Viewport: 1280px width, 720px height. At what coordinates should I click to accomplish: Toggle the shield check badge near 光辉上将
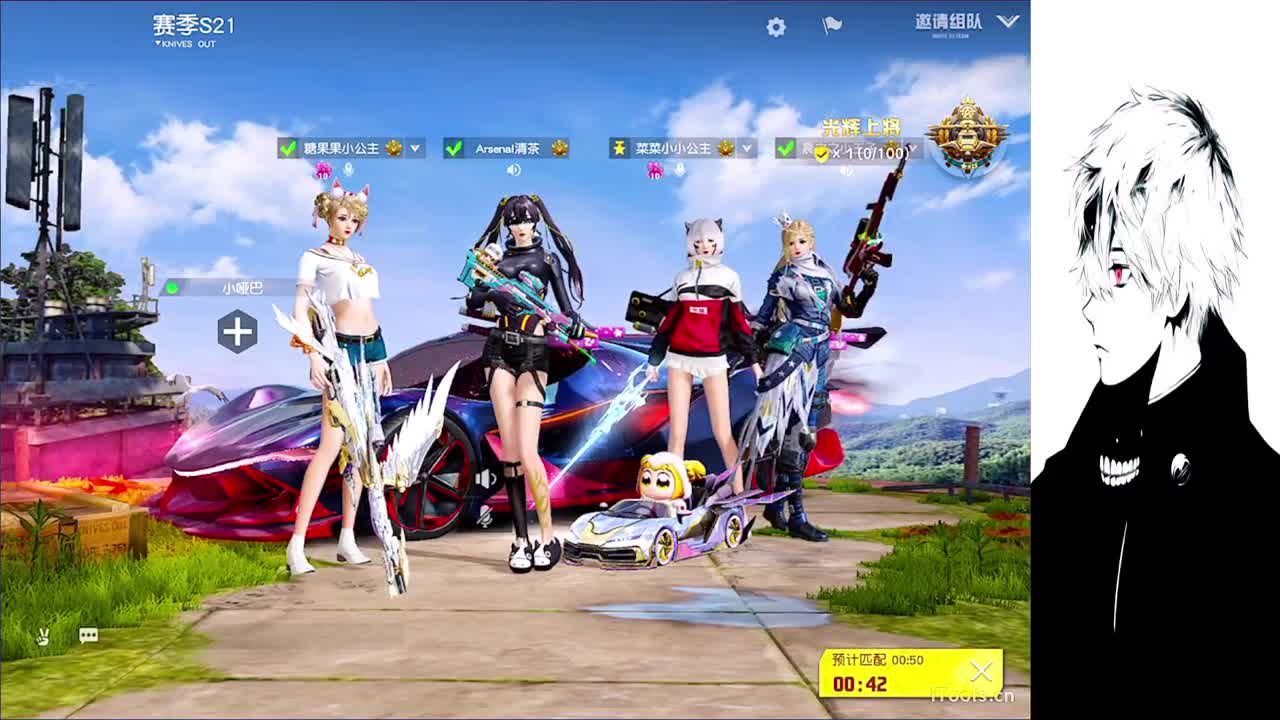821,155
